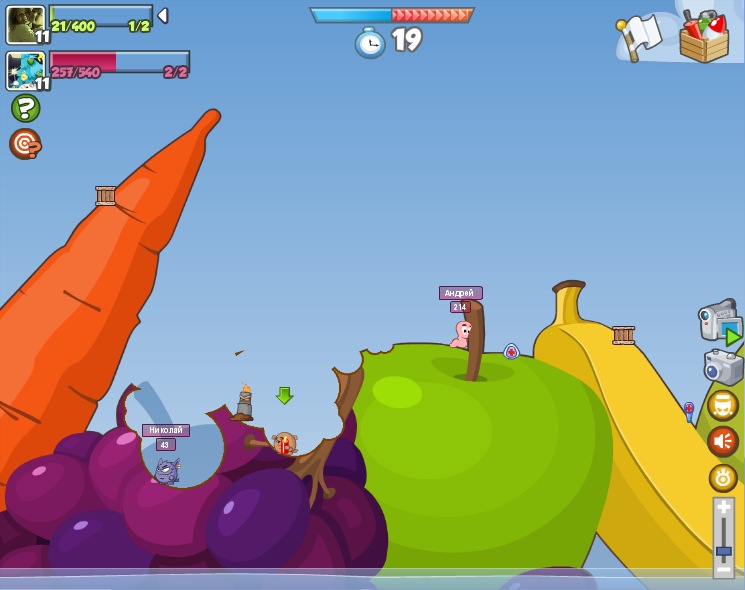Click the blue zoom slider handle
The width and height of the screenshot is (745, 590).
point(723,550)
